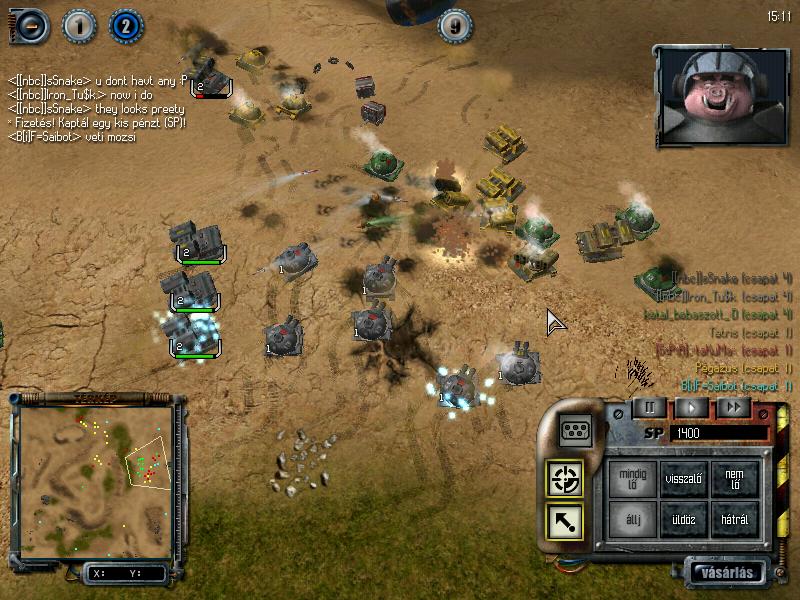The height and width of the screenshot is (600, 800).
Task: Order units to retreat with 'hátrál'
Action: pos(735,520)
